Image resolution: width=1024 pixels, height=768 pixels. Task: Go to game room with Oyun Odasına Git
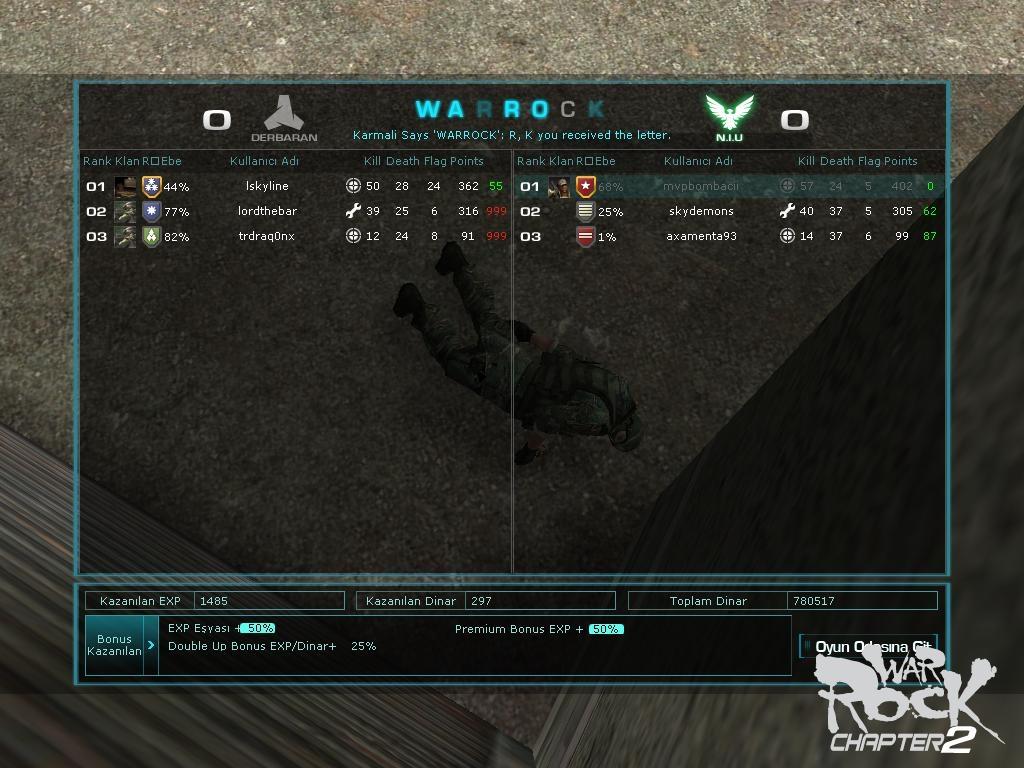869,646
